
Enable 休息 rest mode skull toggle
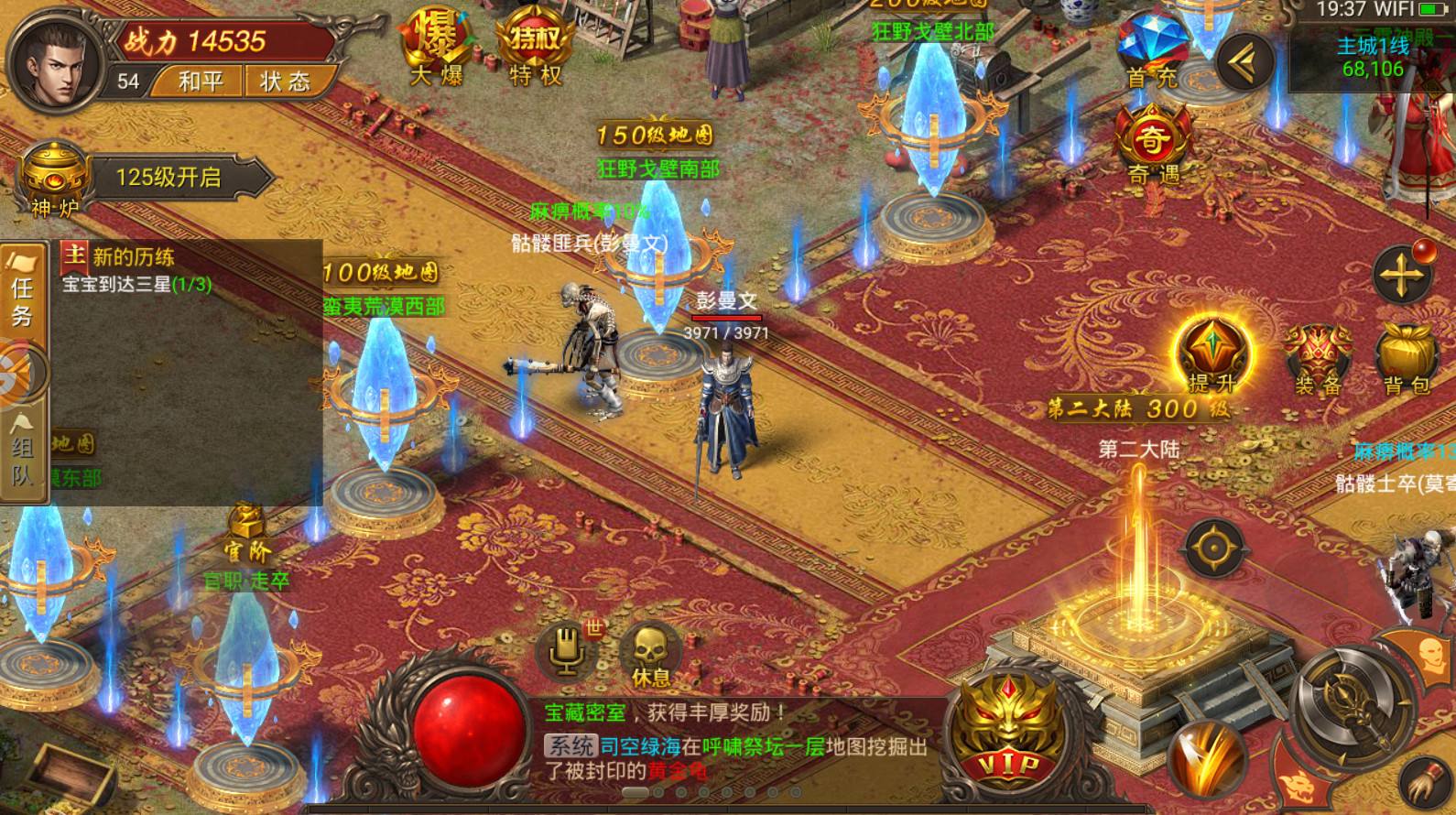click(x=650, y=652)
